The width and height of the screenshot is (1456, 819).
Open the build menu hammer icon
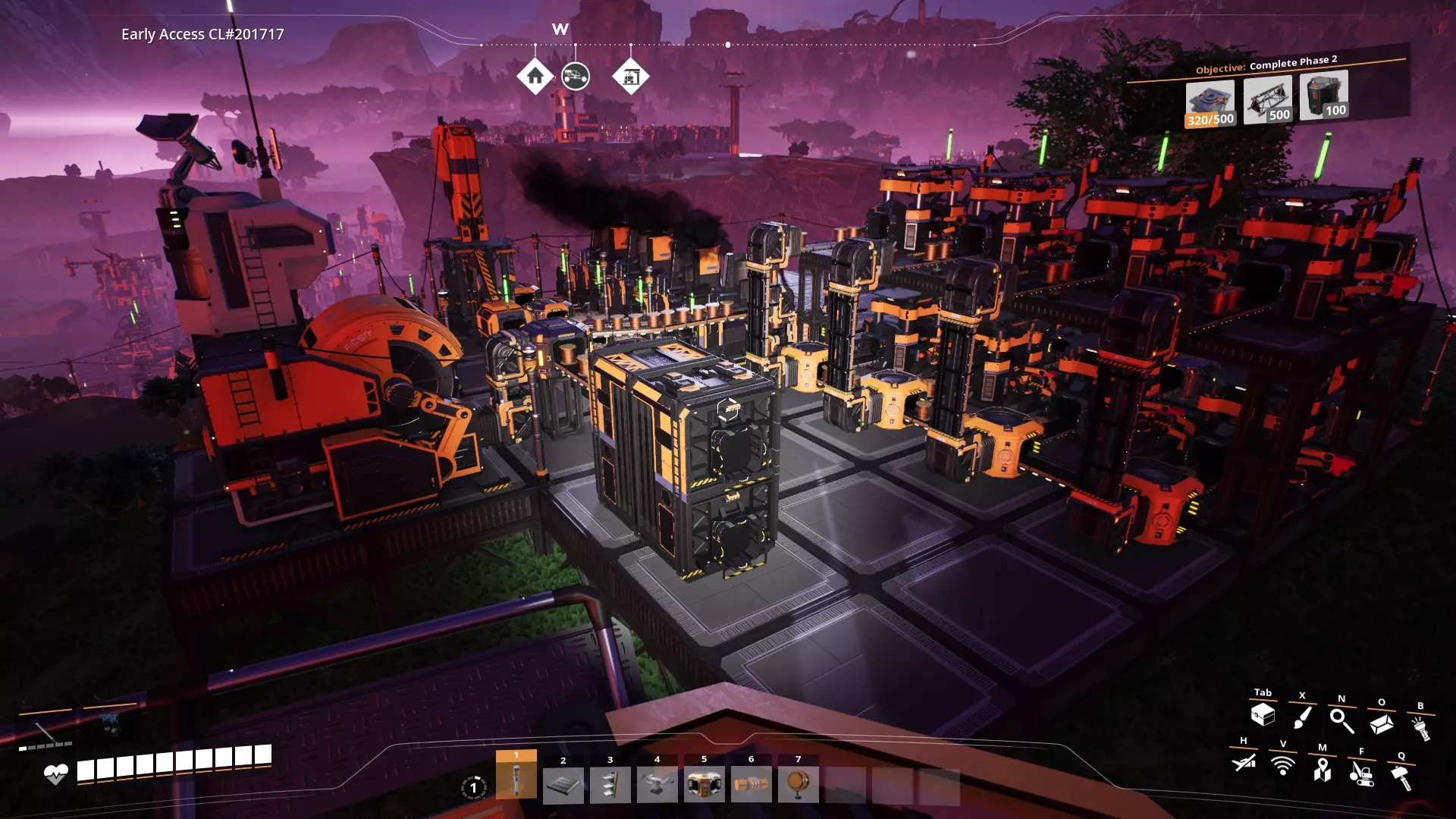1401,778
